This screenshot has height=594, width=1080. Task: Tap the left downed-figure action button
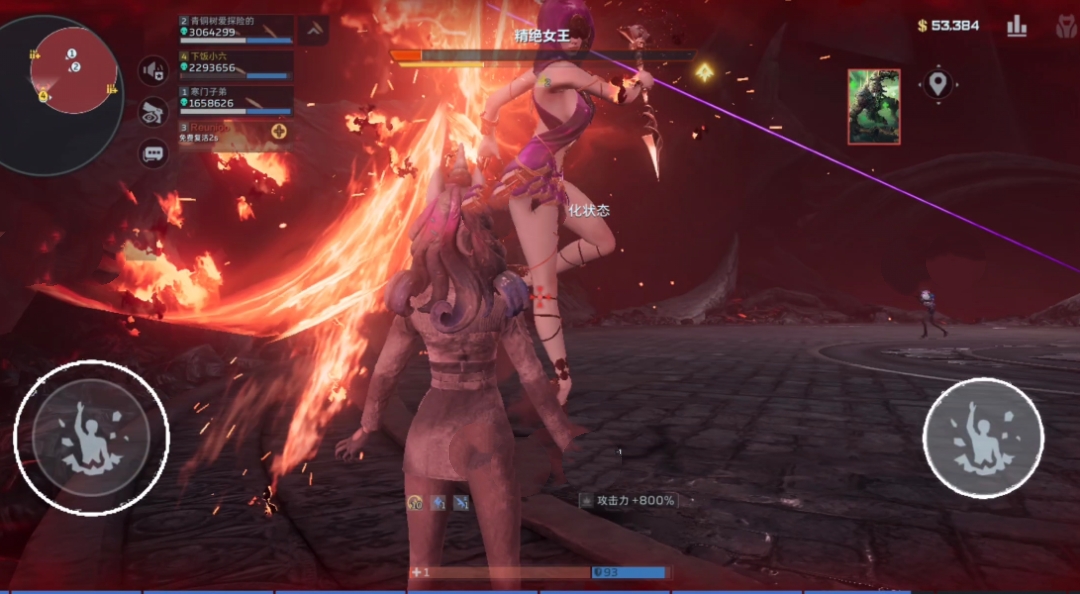(x=91, y=438)
